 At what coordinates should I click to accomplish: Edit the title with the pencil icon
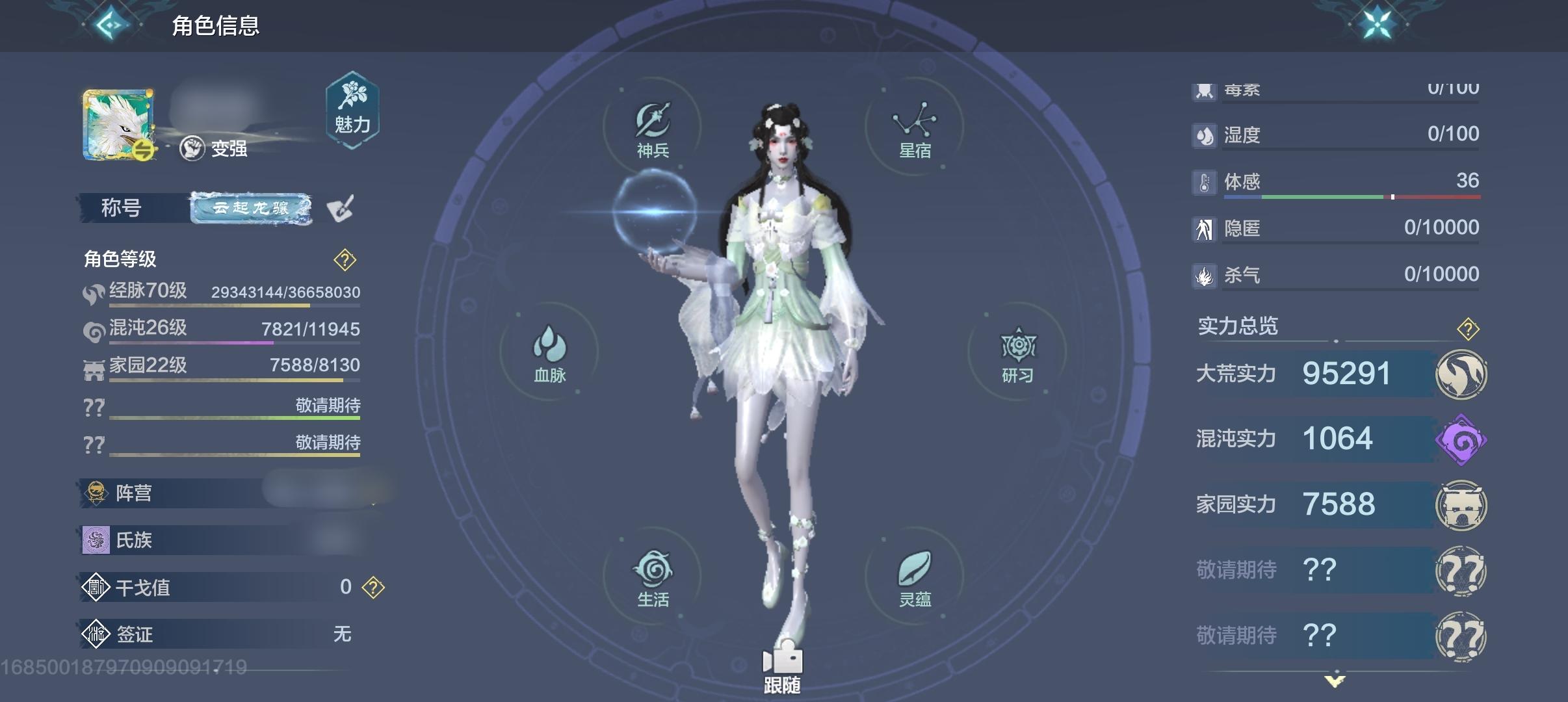pyautogui.click(x=343, y=209)
